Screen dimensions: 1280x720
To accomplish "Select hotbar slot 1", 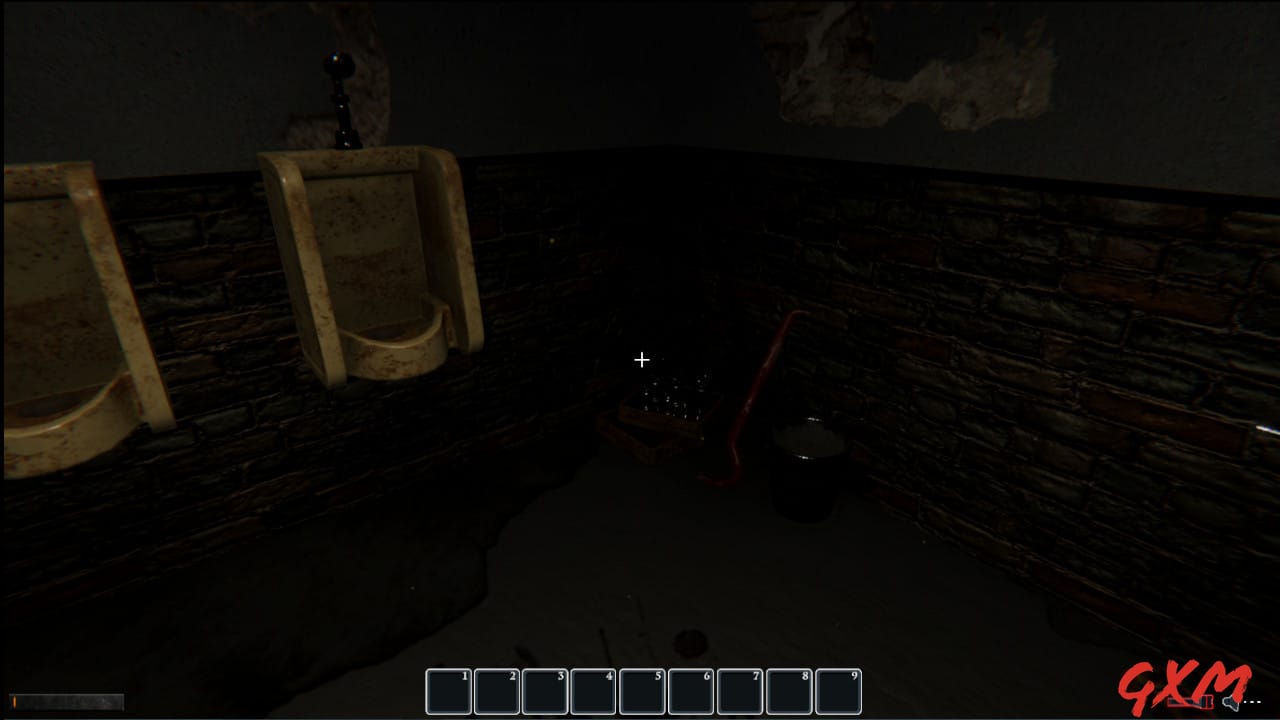I will pos(448,690).
